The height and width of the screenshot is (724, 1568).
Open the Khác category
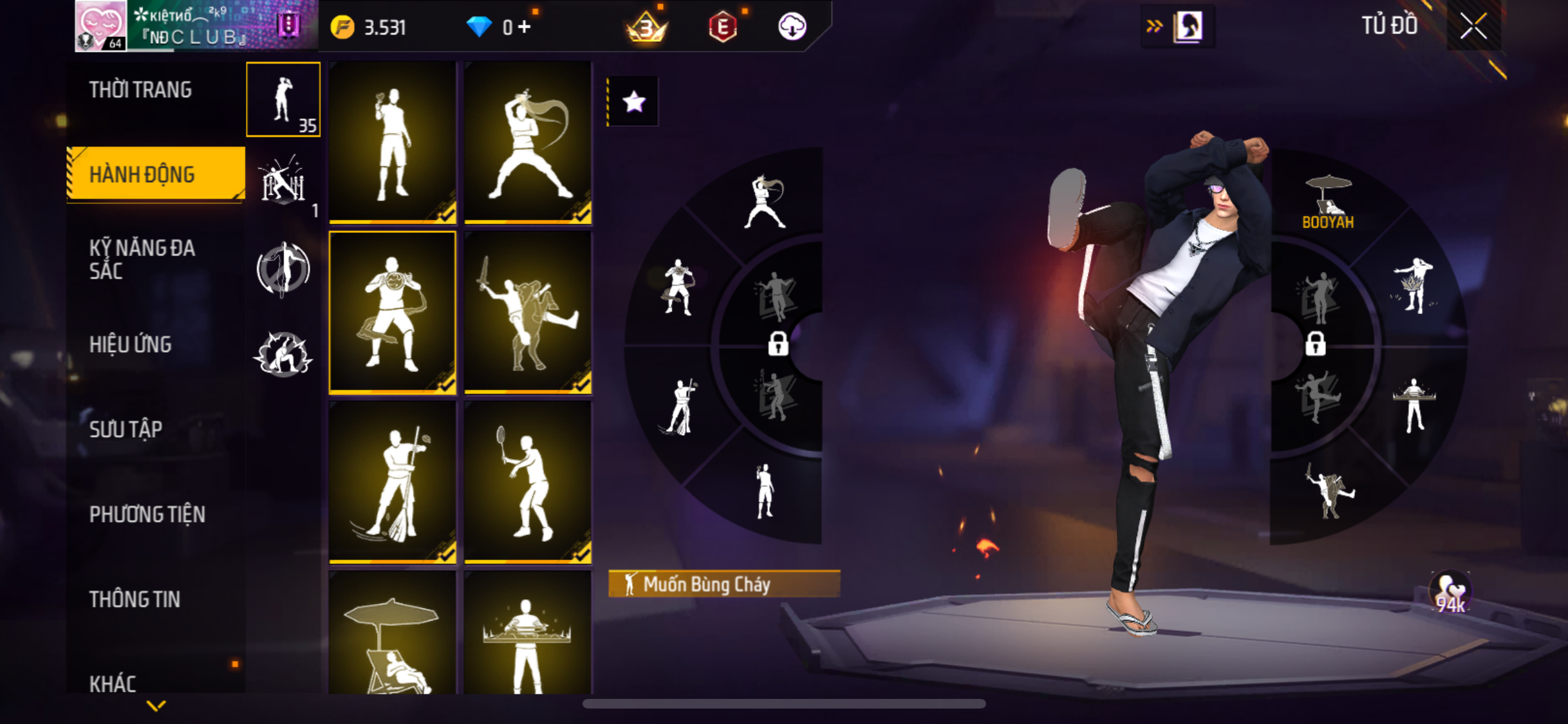113,683
